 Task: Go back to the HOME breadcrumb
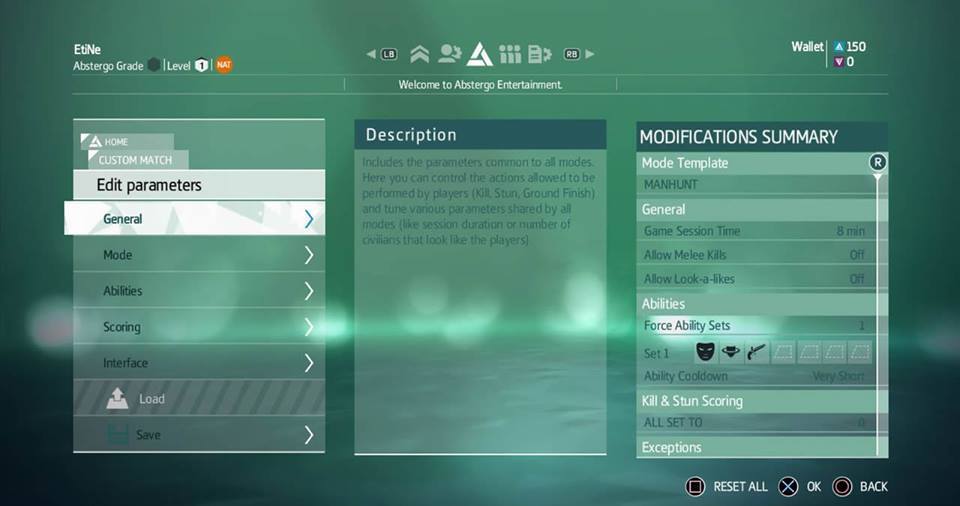116,142
